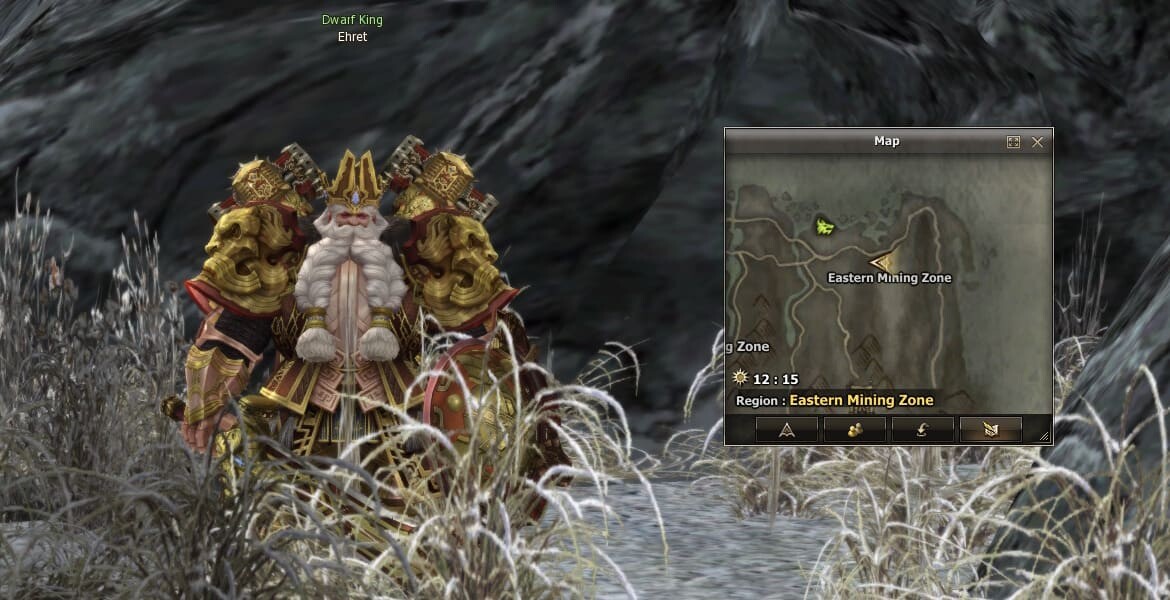1170x600 pixels.
Task: Select the green monster marker on map
Action: tap(826, 227)
